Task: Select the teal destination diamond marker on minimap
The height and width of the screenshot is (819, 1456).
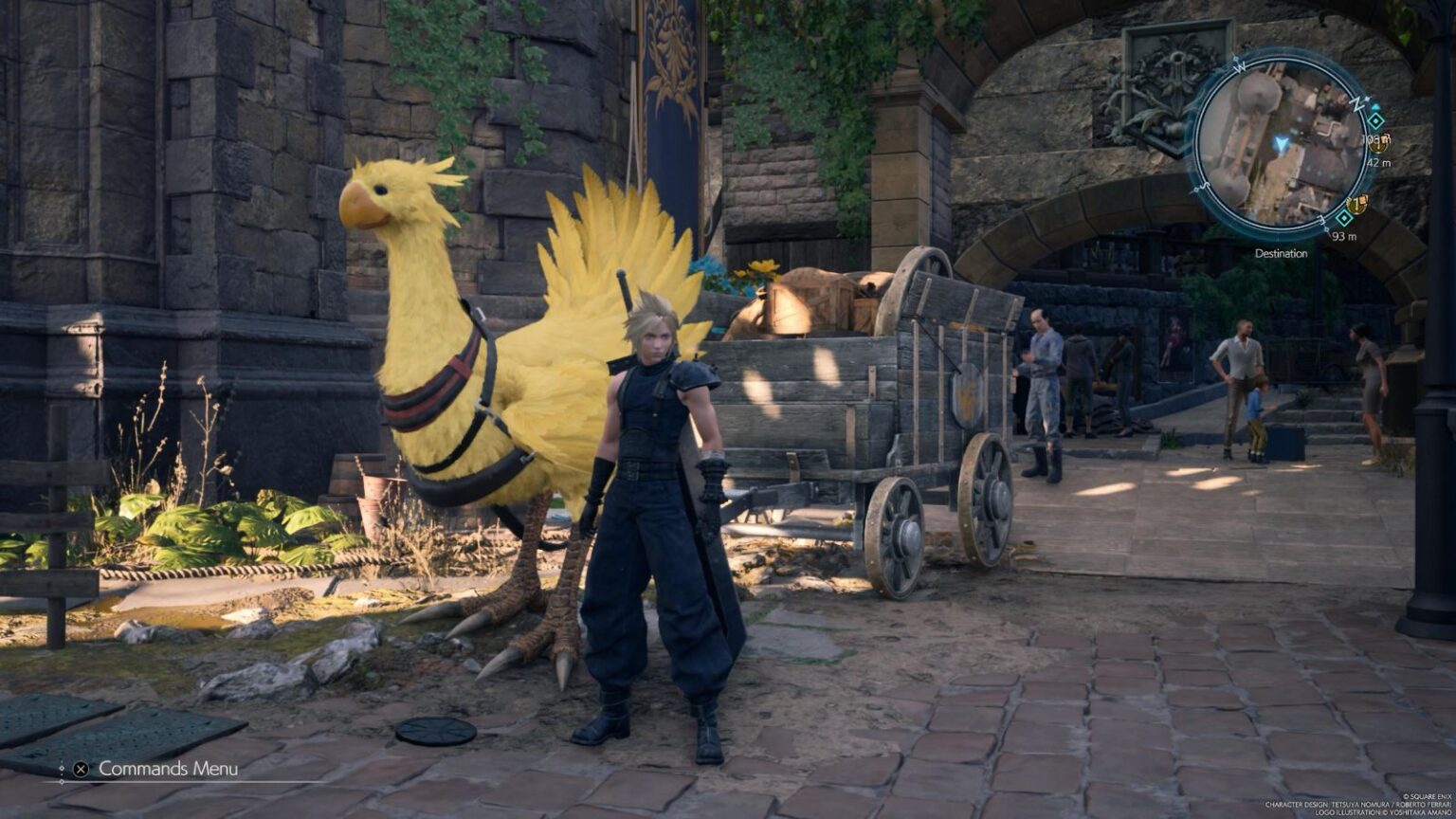Action: point(1374,120)
